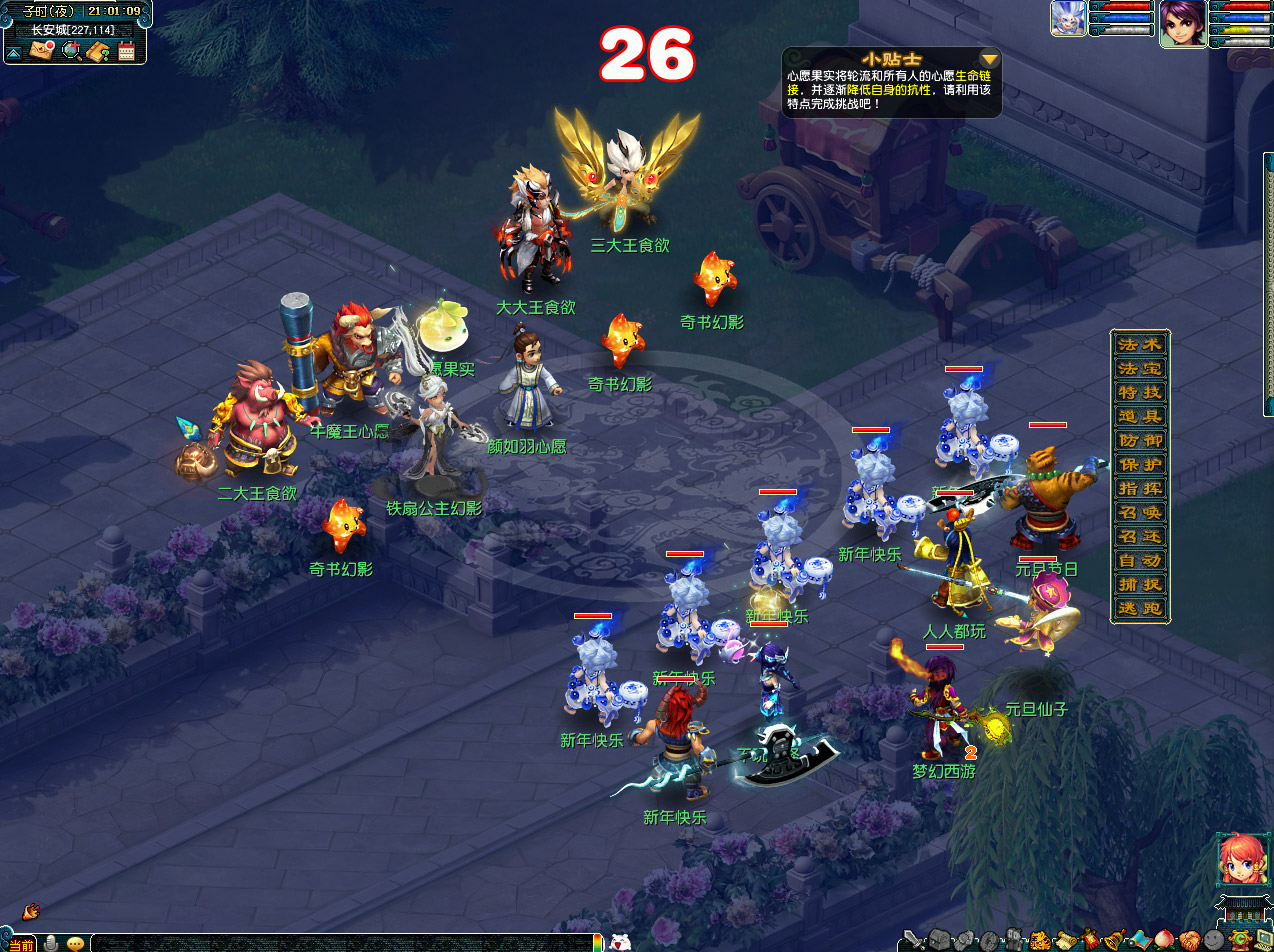This screenshot has width=1274, height=952.
Task: Choose the 召唤 (summon) command
Action: tap(1140, 513)
